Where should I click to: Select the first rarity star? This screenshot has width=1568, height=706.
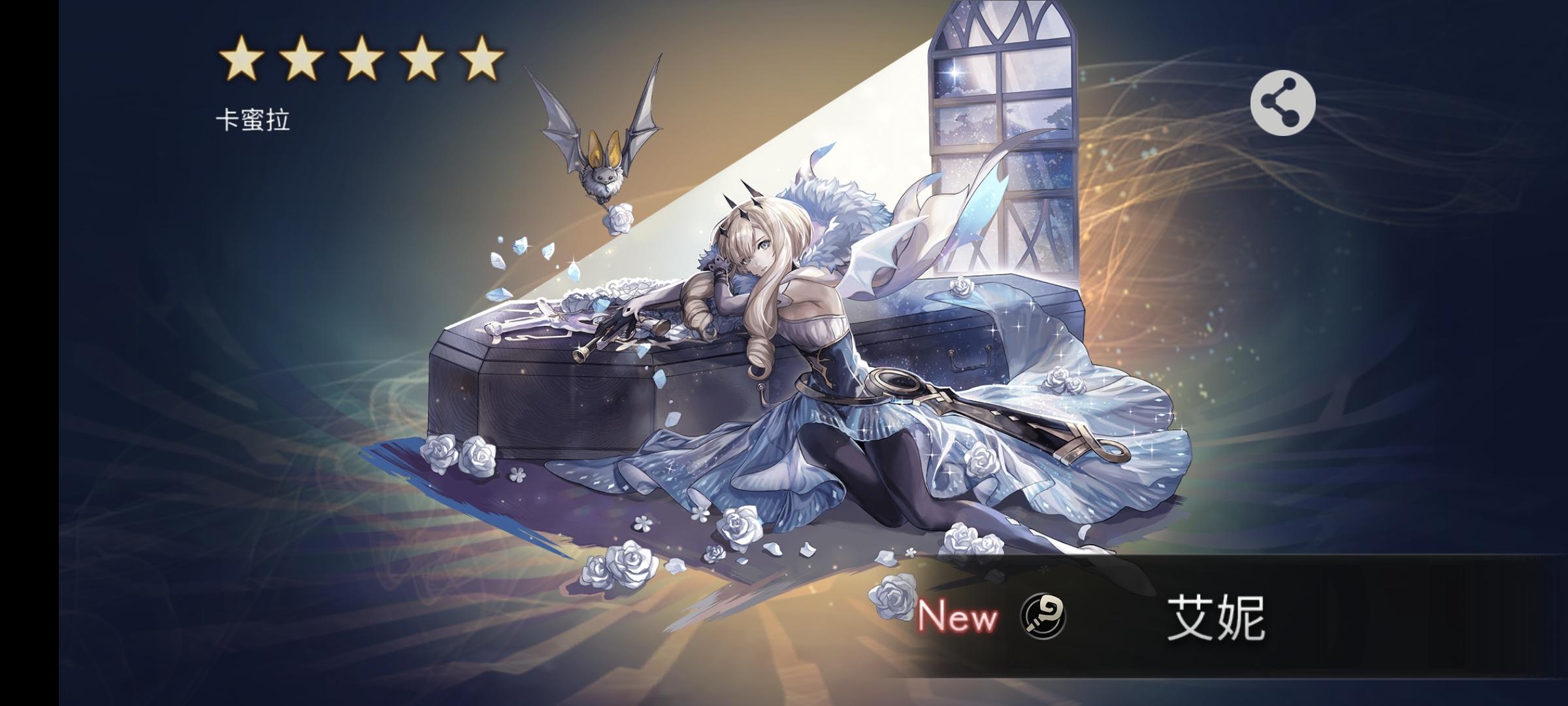point(240,59)
